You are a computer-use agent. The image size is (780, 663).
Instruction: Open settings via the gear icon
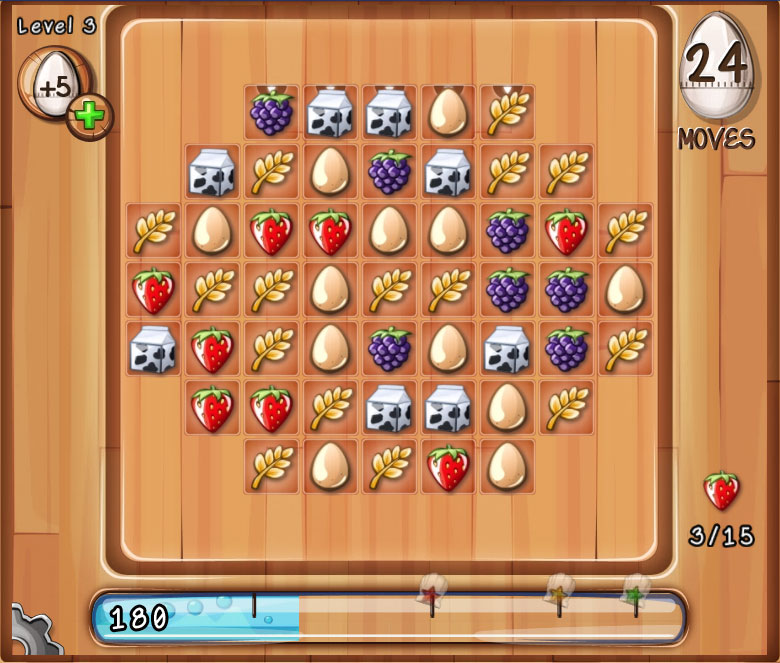click(x=28, y=632)
